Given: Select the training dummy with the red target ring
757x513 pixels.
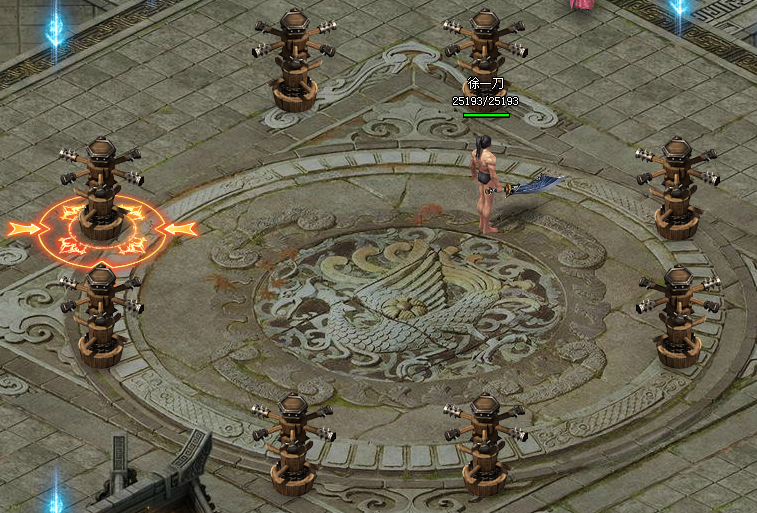Looking at the screenshot, I should [x=101, y=190].
